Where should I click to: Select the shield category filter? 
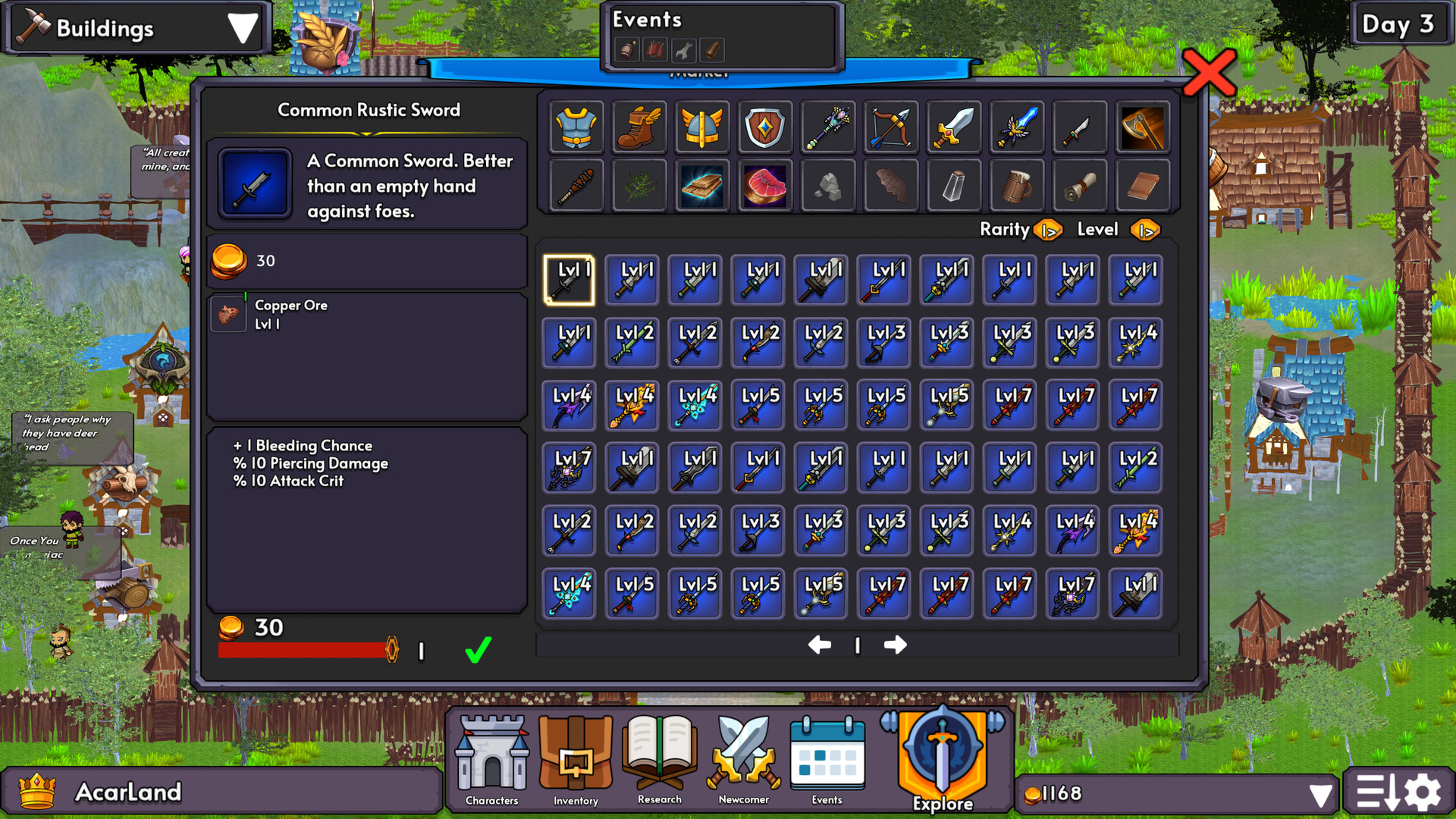pyautogui.click(x=764, y=127)
